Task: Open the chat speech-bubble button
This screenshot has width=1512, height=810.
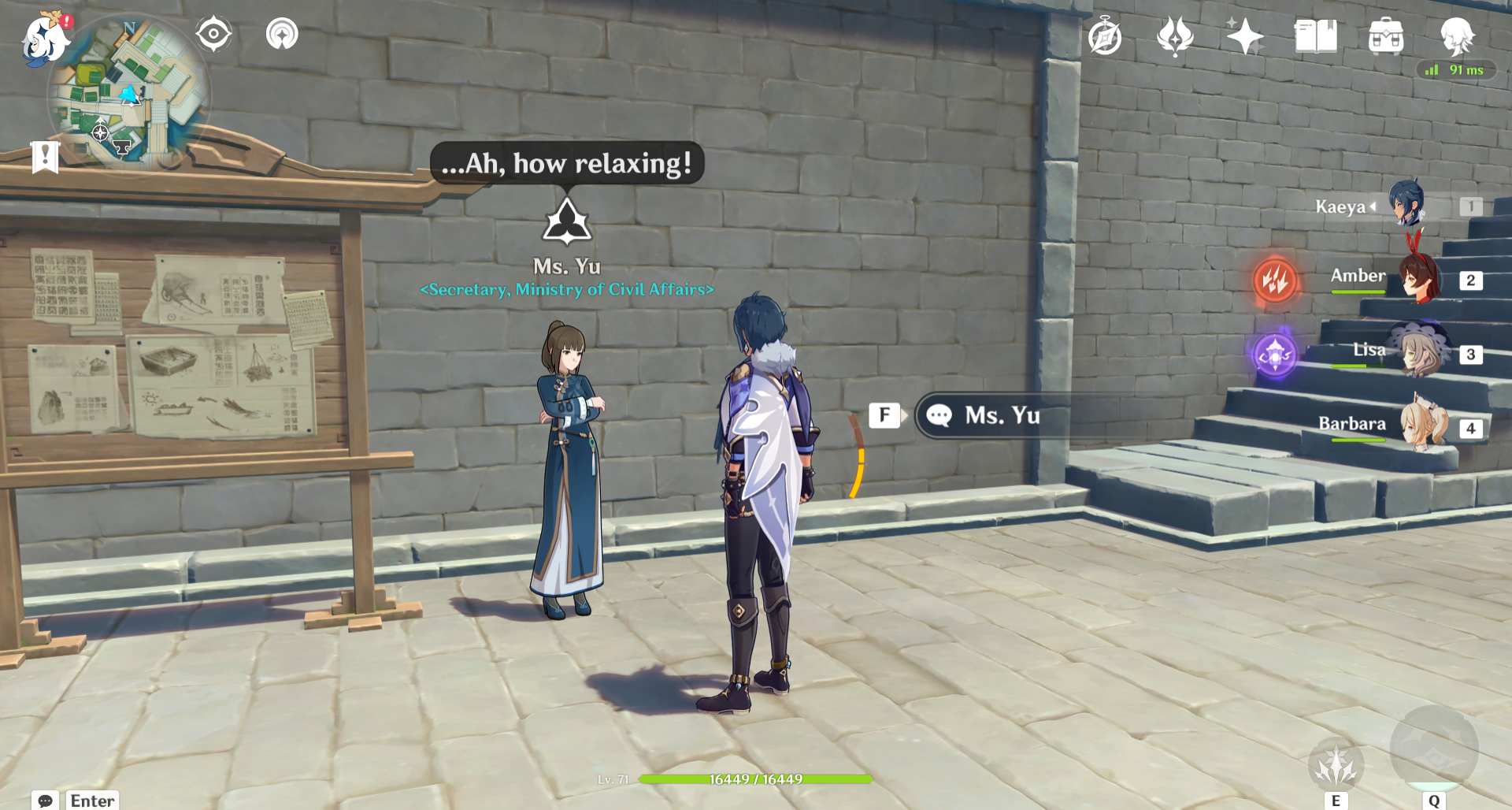Action: 46,801
